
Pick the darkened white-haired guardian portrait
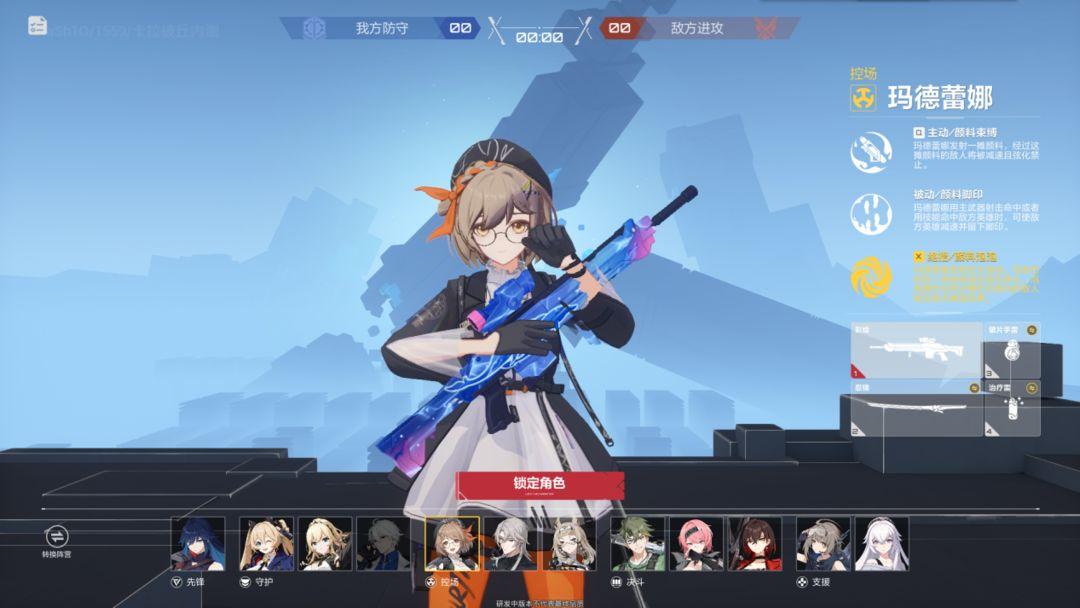(x=383, y=544)
